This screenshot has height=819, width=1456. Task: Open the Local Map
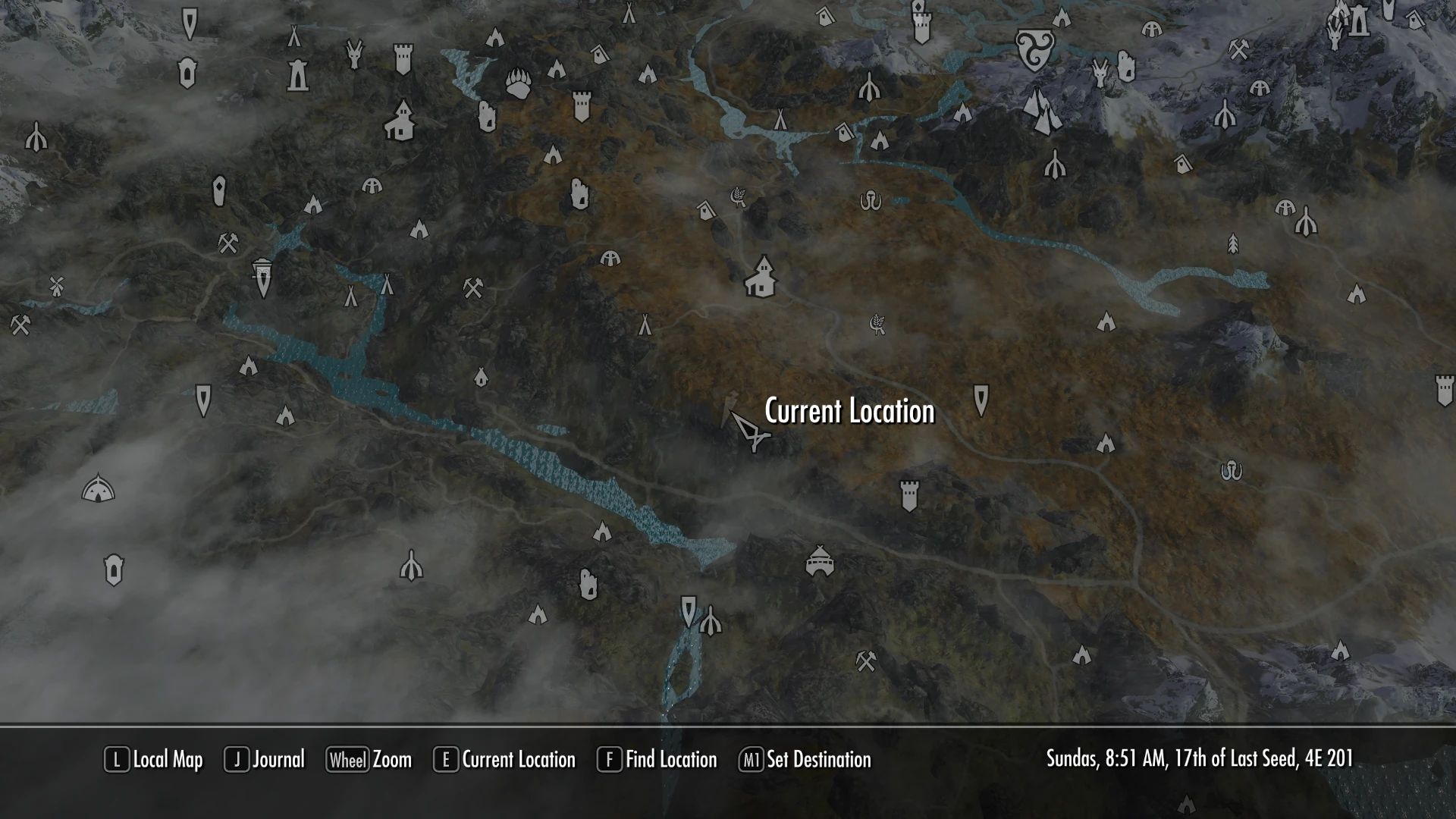click(x=162, y=760)
